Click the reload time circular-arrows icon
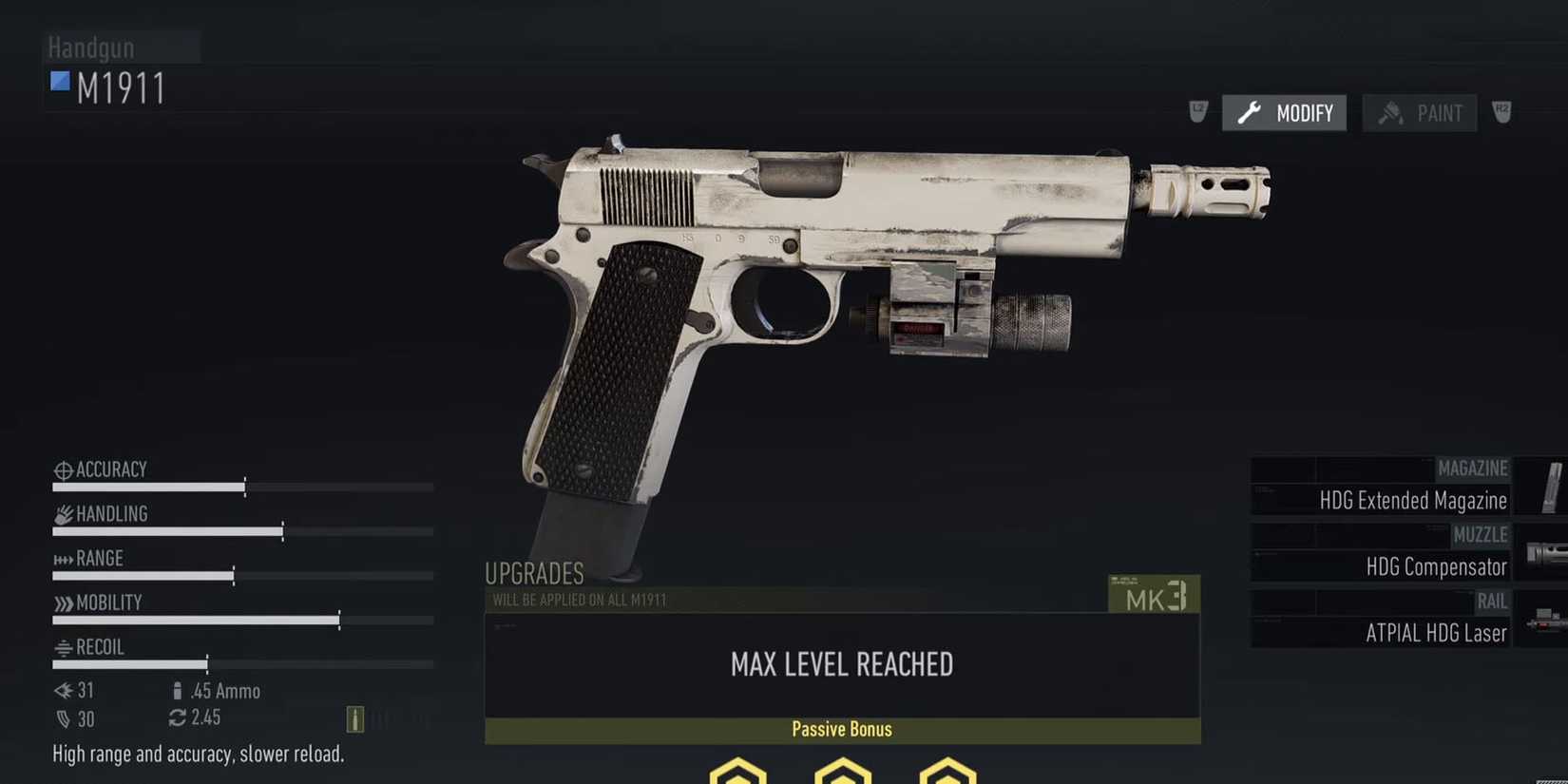 click(x=179, y=718)
